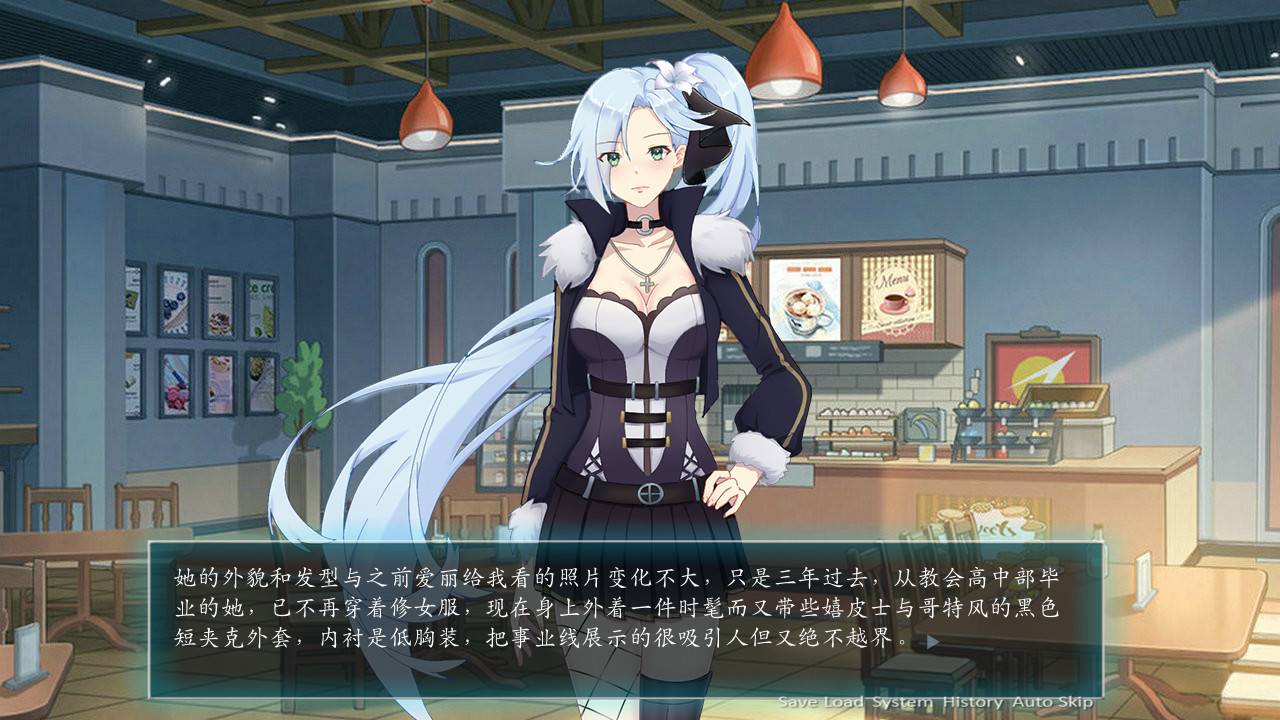Open the History log
Screen dimensions: 1280x720
pos(973,700)
